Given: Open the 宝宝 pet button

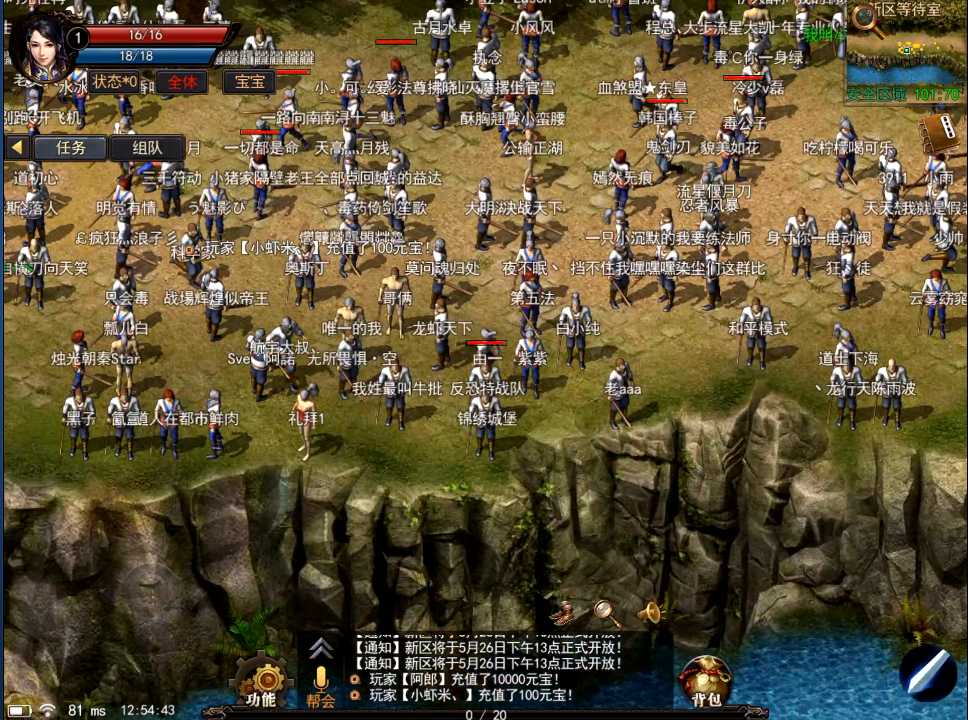Looking at the screenshot, I should click(x=249, y=82).
